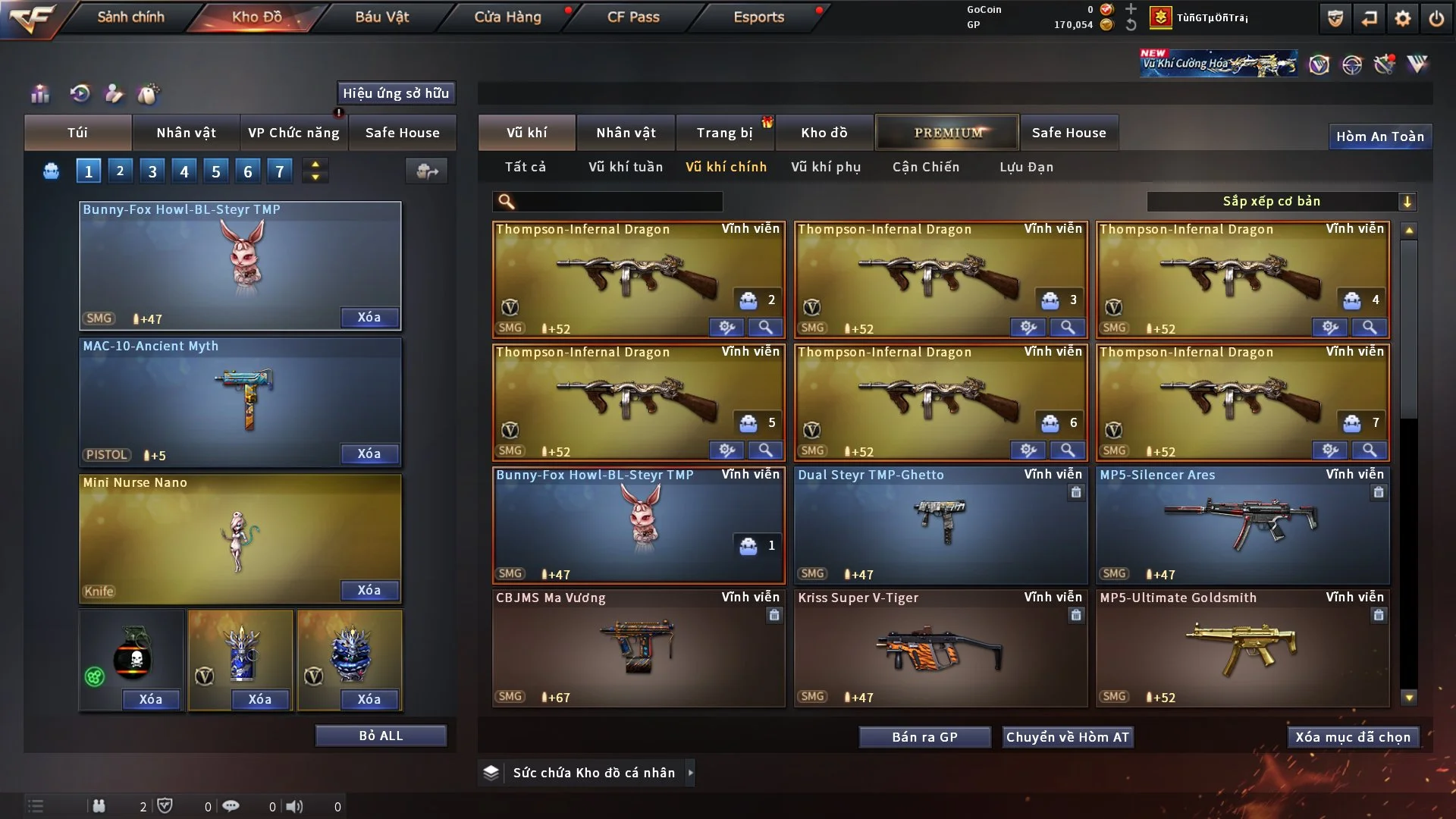Click the Bán ra GP sell button
Image resolution: width=1456 pixels, height=819 pixels.
[924, 737]
